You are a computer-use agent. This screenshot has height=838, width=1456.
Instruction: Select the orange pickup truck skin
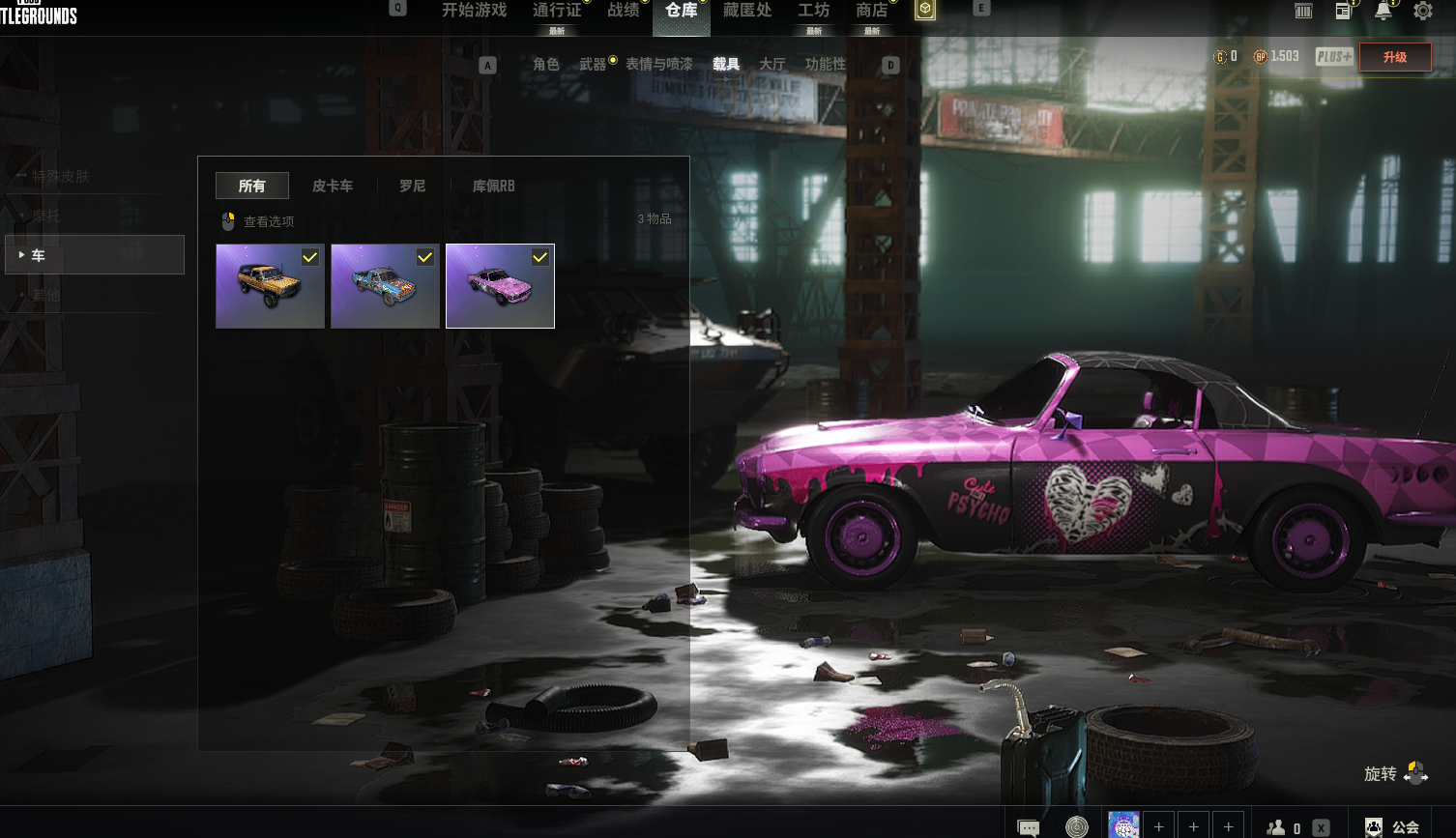click(x=270, y=286)
